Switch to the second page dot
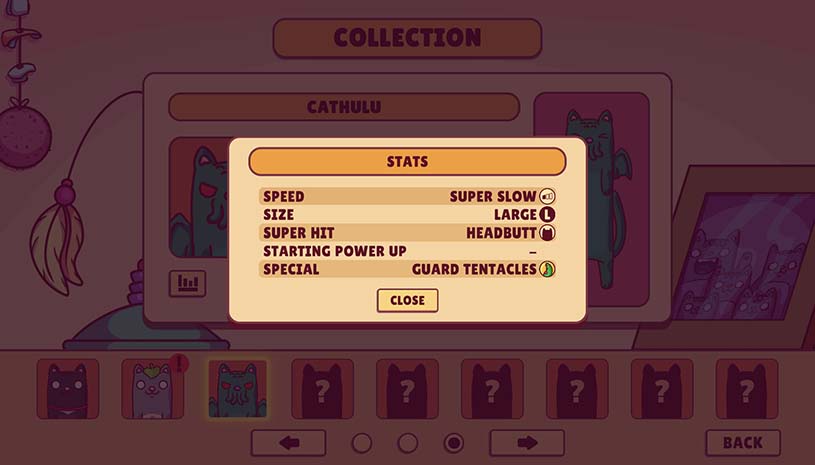Image resolution: width=815 pixels, height=465 pixels. 408,442
